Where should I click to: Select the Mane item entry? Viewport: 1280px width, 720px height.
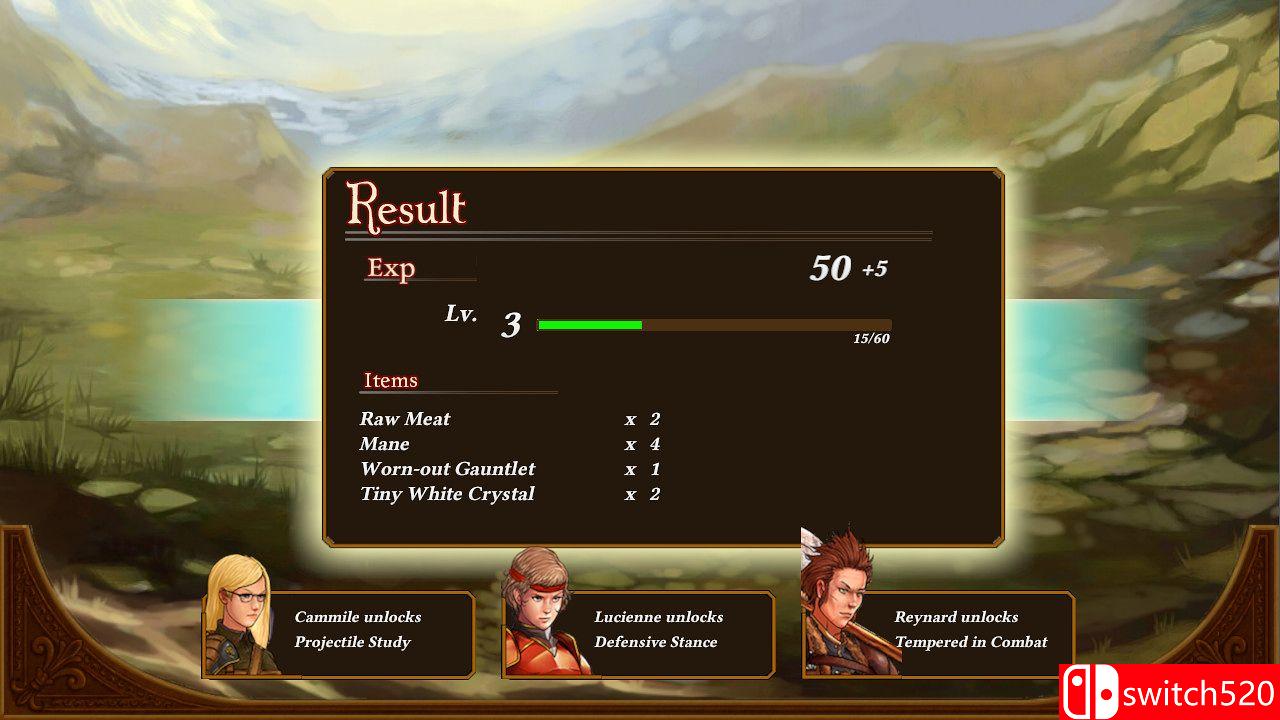tap(384, 444)
